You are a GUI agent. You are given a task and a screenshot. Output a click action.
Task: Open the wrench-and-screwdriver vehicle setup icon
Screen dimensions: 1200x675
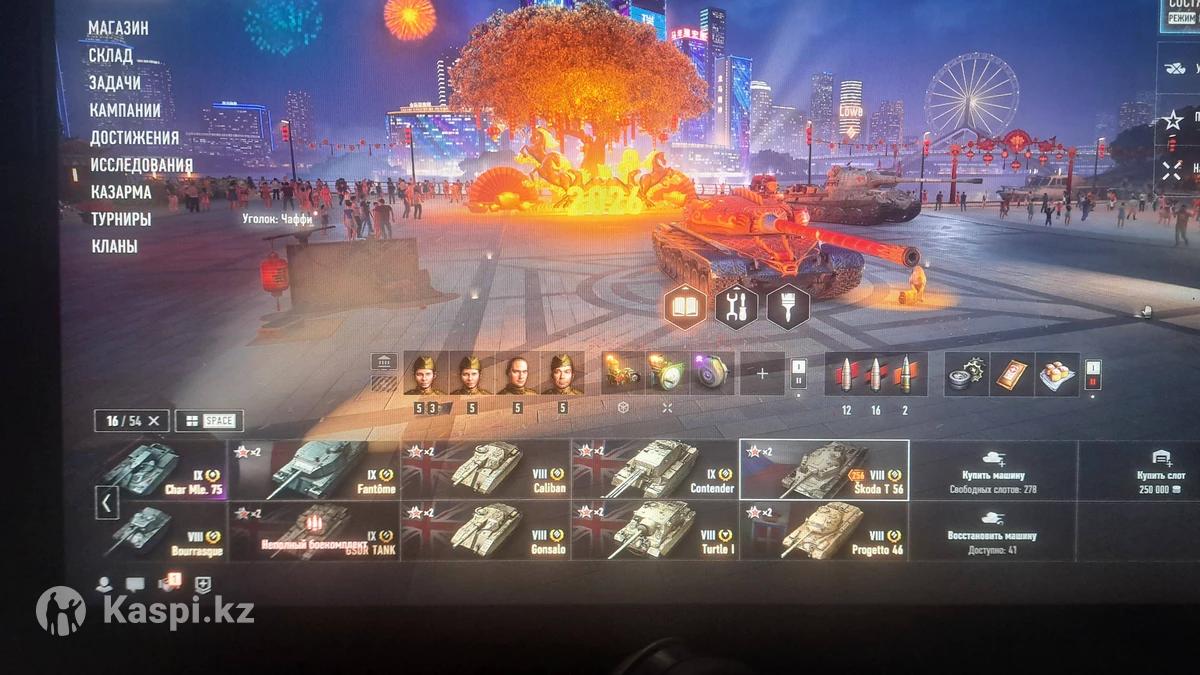736,306
